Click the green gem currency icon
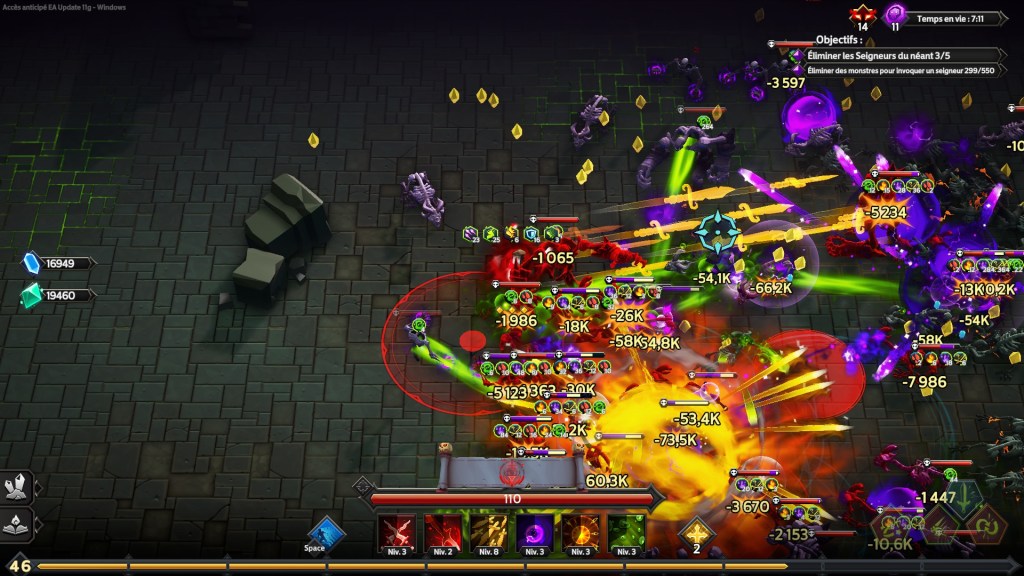 [32, 295]
